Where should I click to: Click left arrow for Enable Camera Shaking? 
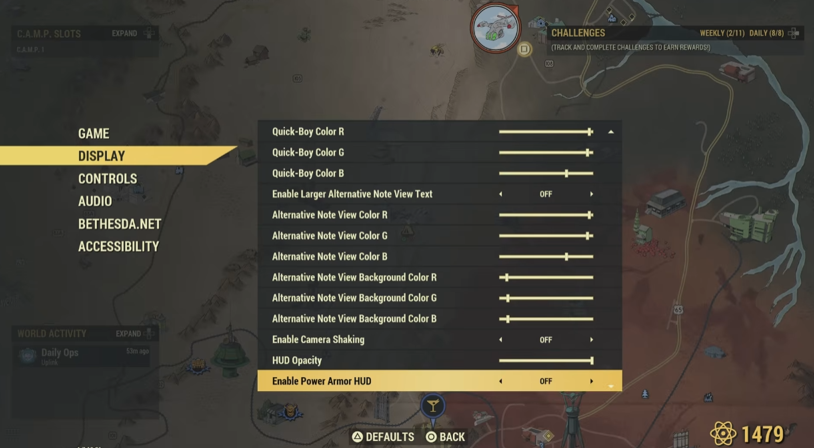[x=501, y=340]
